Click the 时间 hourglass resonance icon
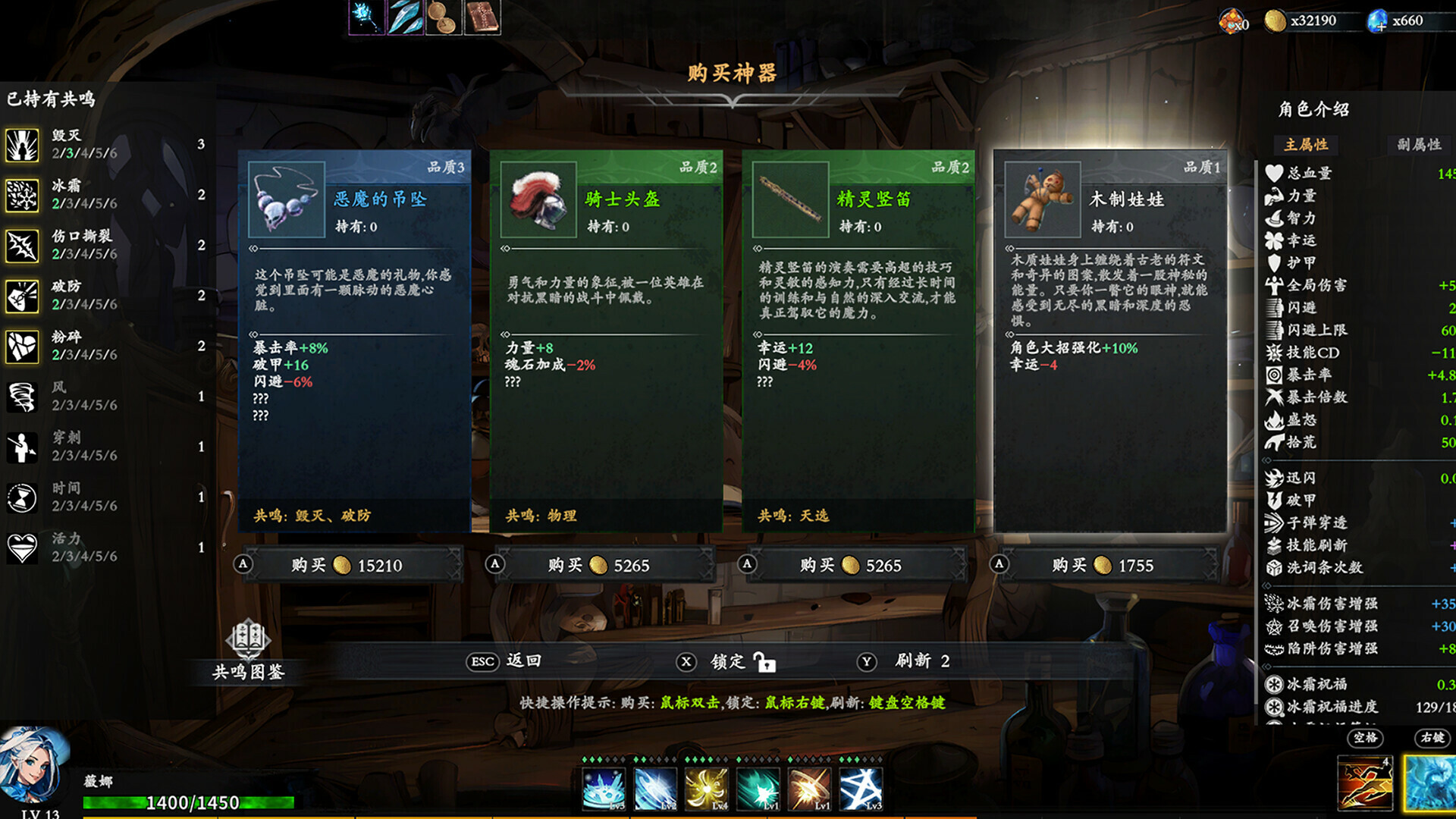The width and height of the screenshot is (1456, 819). pos(22,499)
